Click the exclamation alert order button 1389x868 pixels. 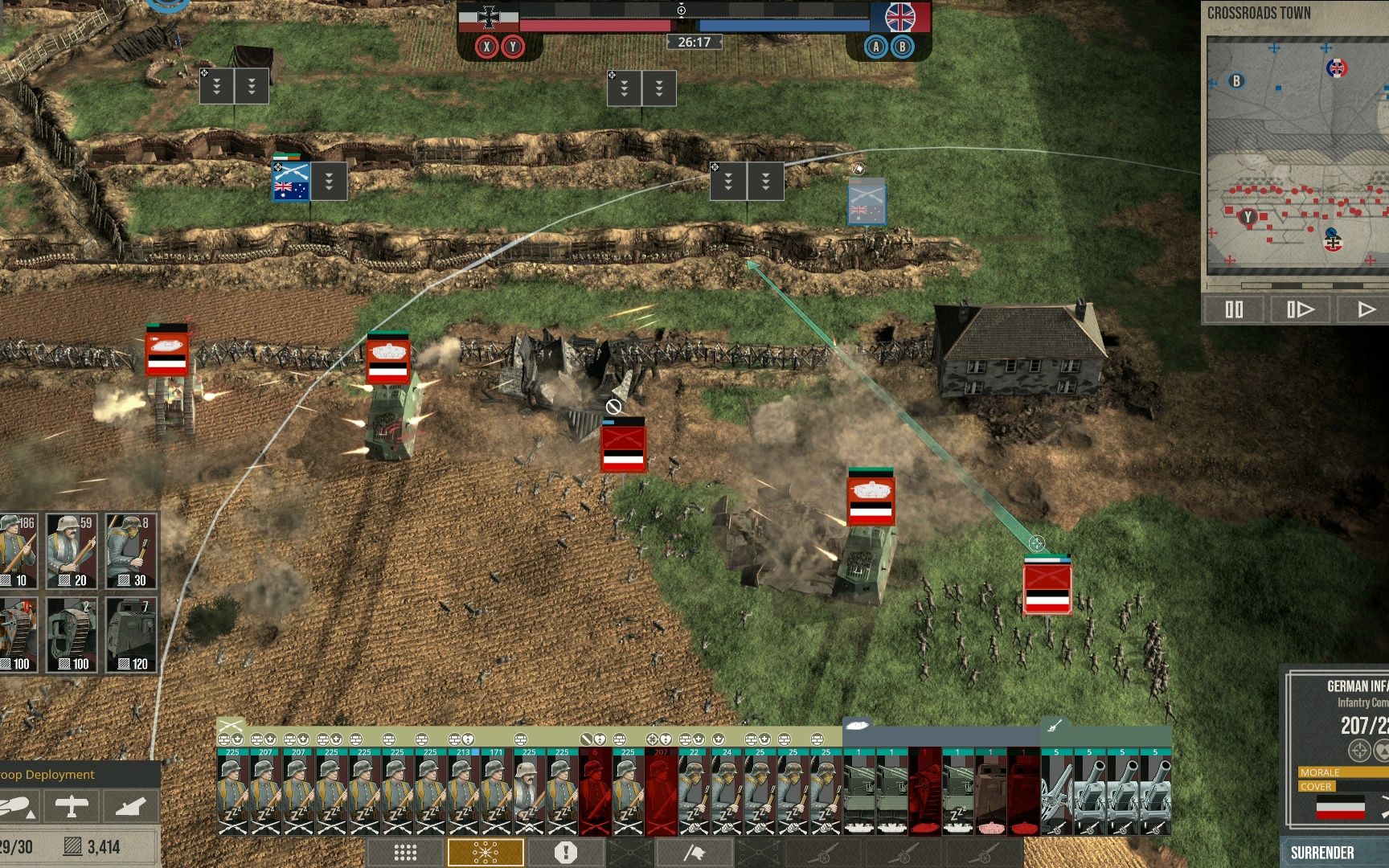click(x=566, y=853)
